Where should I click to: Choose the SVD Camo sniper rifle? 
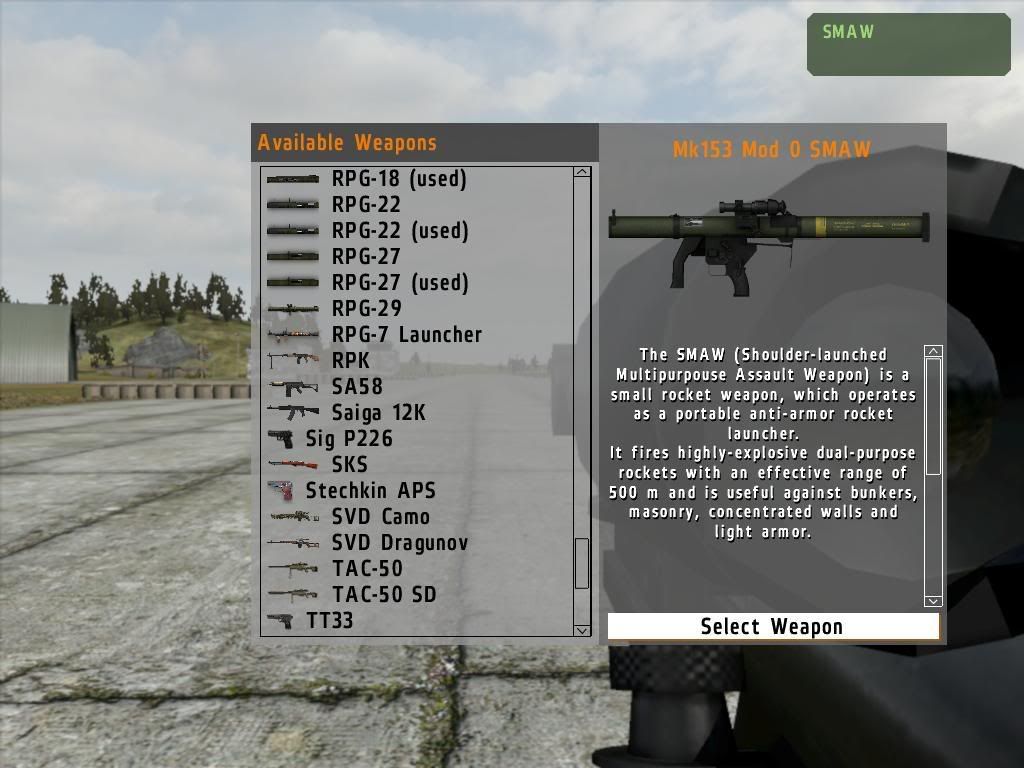380,517
